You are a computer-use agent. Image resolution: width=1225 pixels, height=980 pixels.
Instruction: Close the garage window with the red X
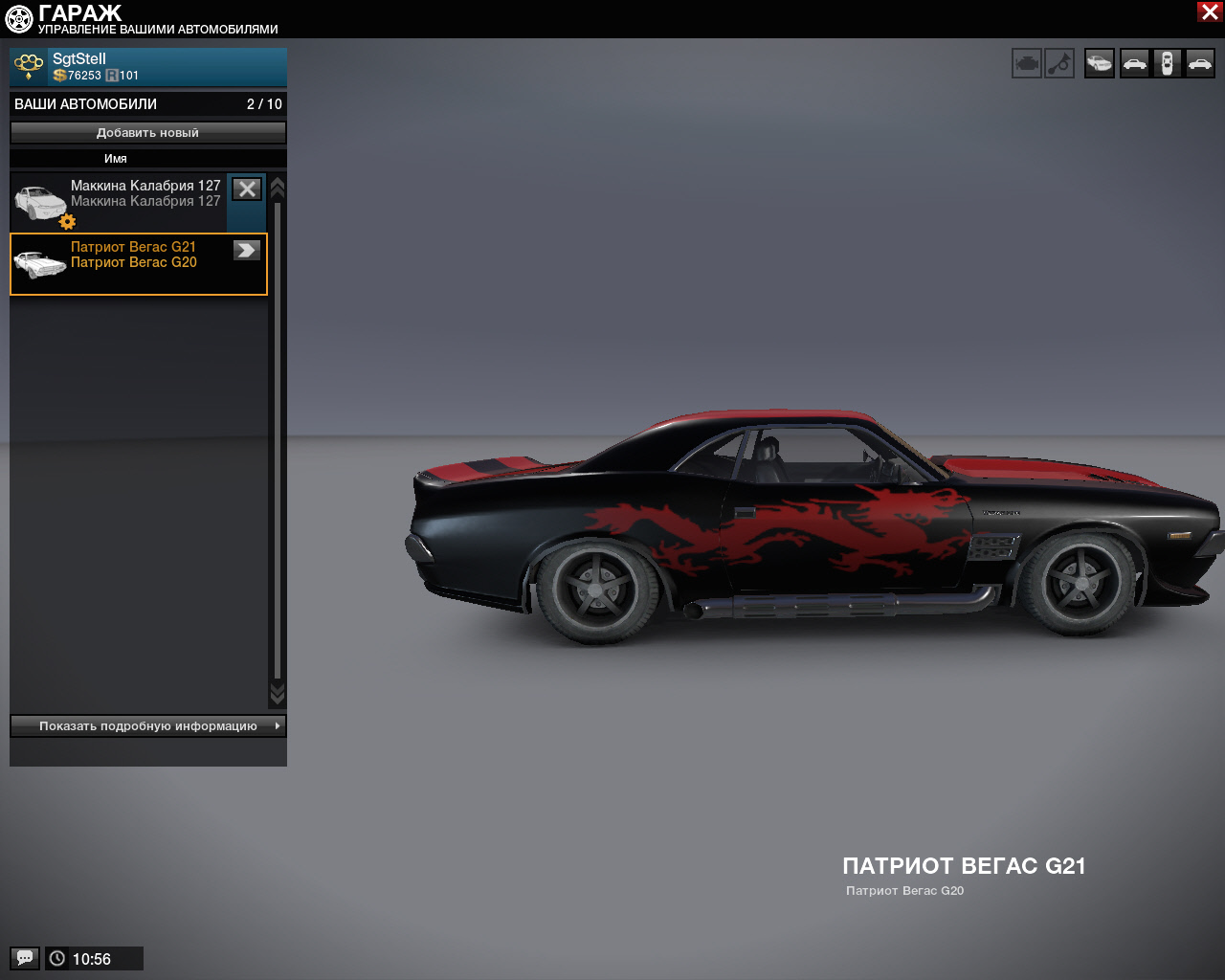click(1209, 11)
